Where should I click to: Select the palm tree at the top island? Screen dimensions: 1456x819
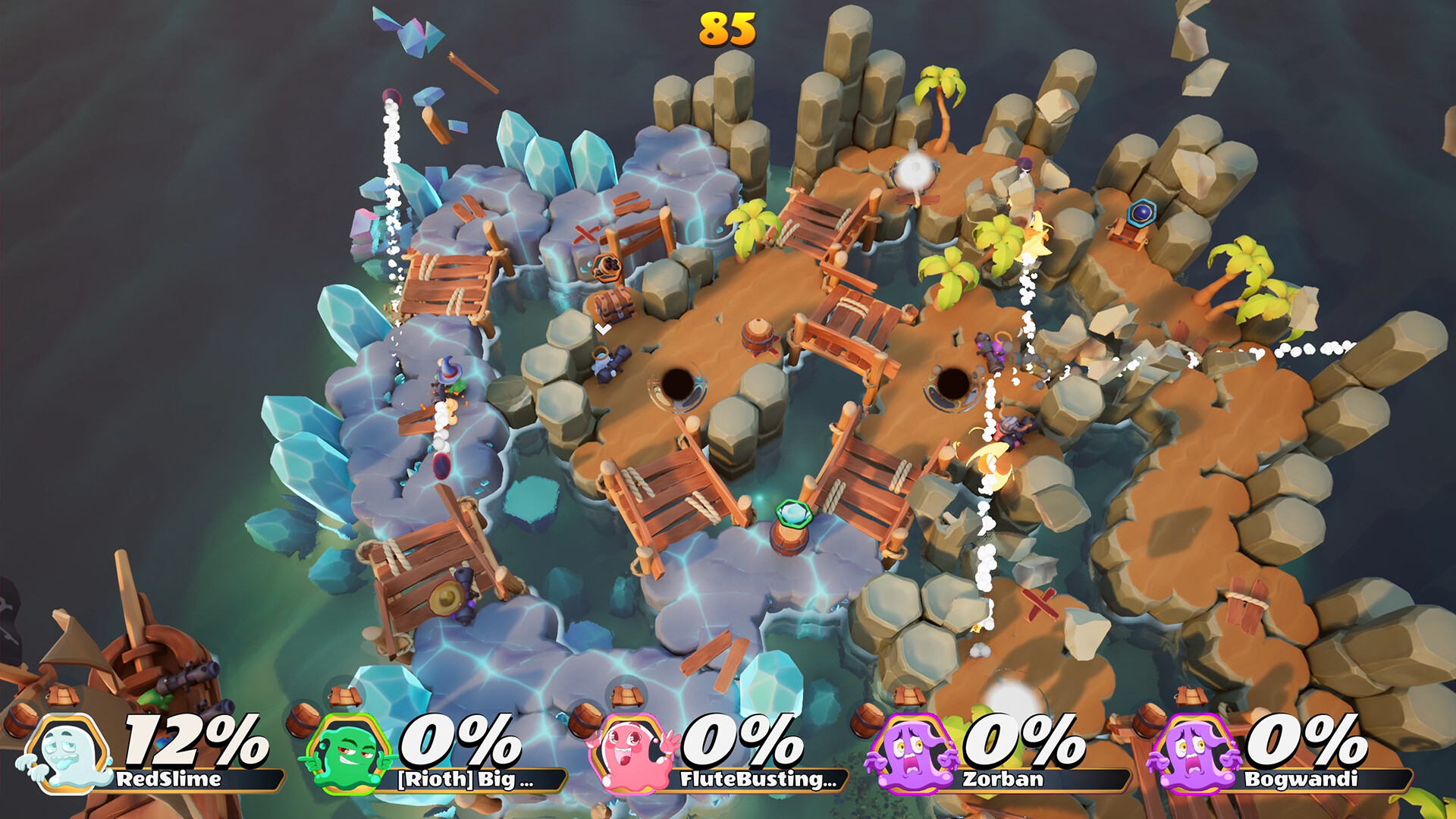(938, 83)
